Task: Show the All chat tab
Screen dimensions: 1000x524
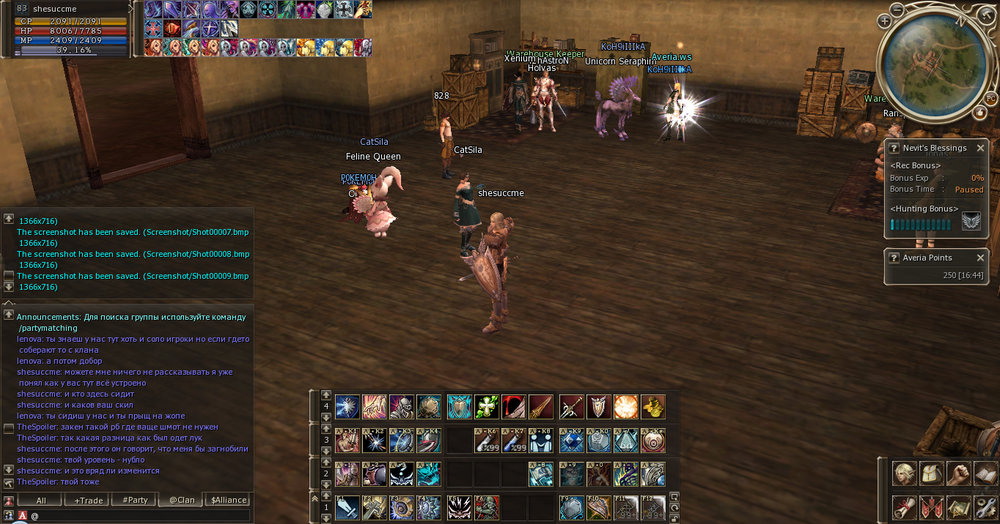Action: click(41, 499)
